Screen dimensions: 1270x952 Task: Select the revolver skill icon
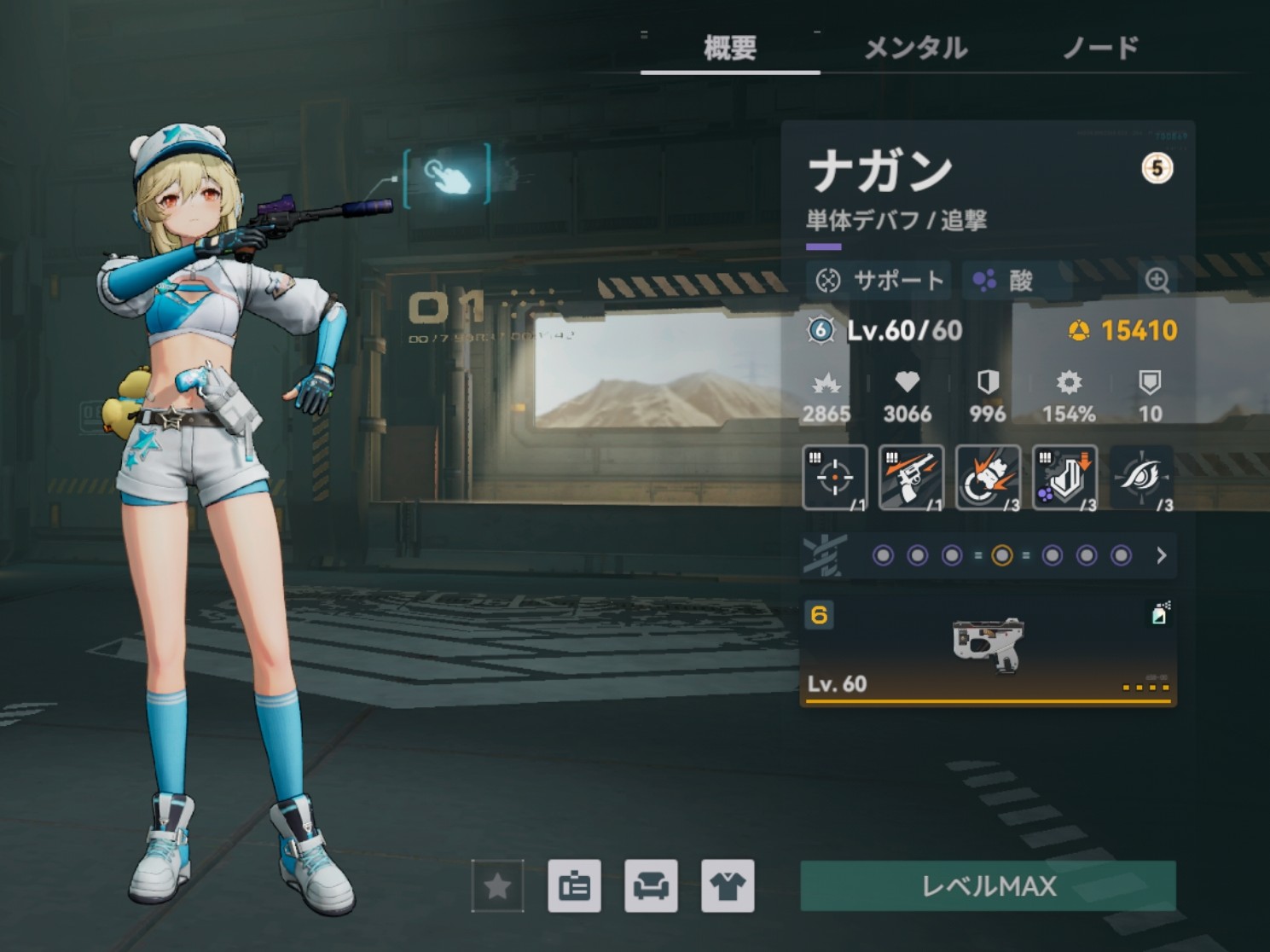[911, 478]
